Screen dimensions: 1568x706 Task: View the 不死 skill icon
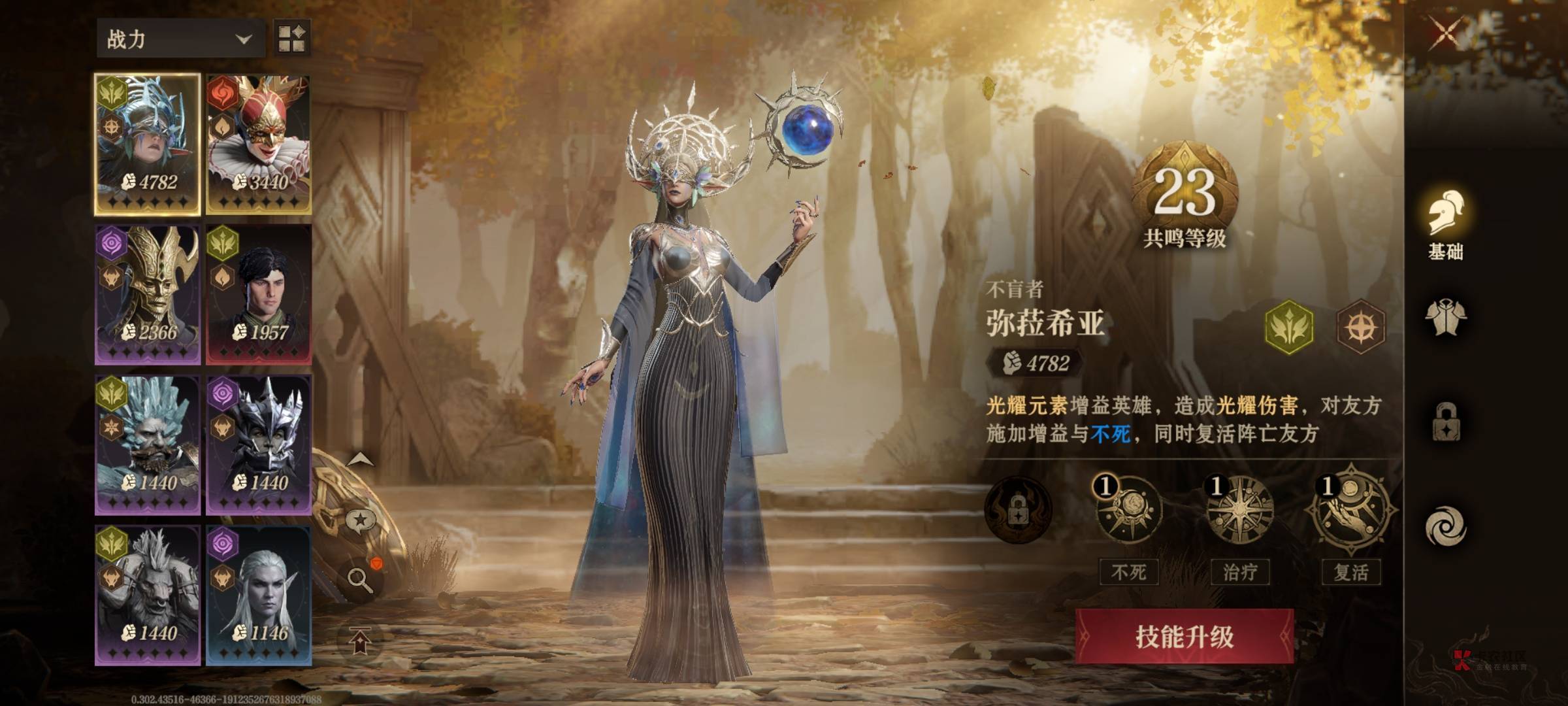click(1128, 511)
